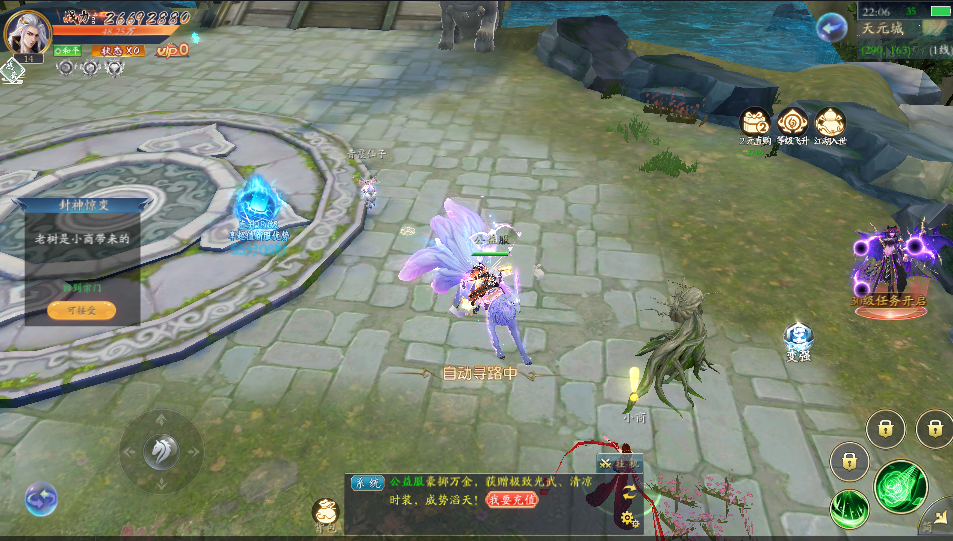
Task: Open the 江湖入世 event icon
Action: point(830,123)
